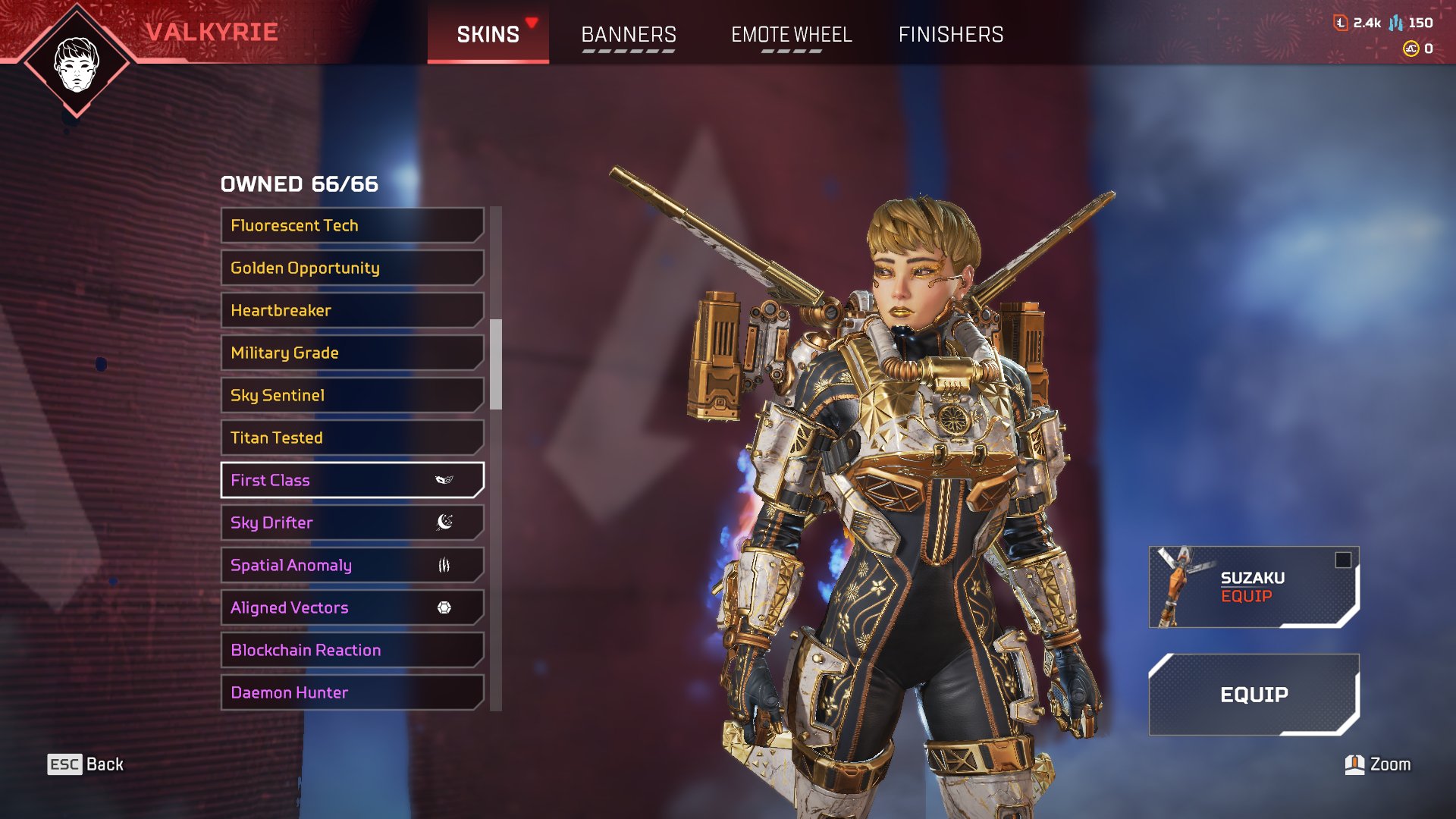Choose the Military Grade skin
The image size is (1456, 819).
coord(352,353)
